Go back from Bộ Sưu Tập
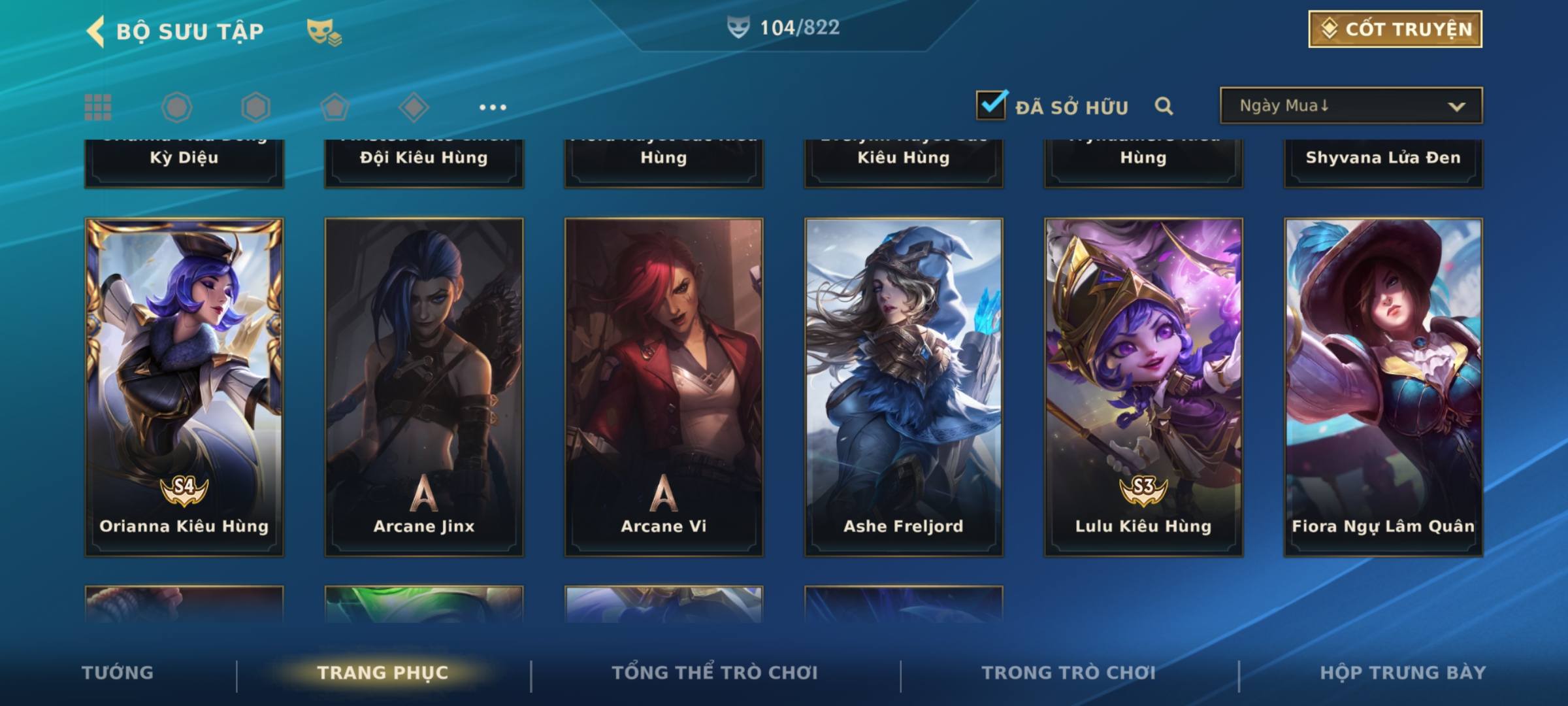Screen dimensions: 1568x706 [96, 31]
